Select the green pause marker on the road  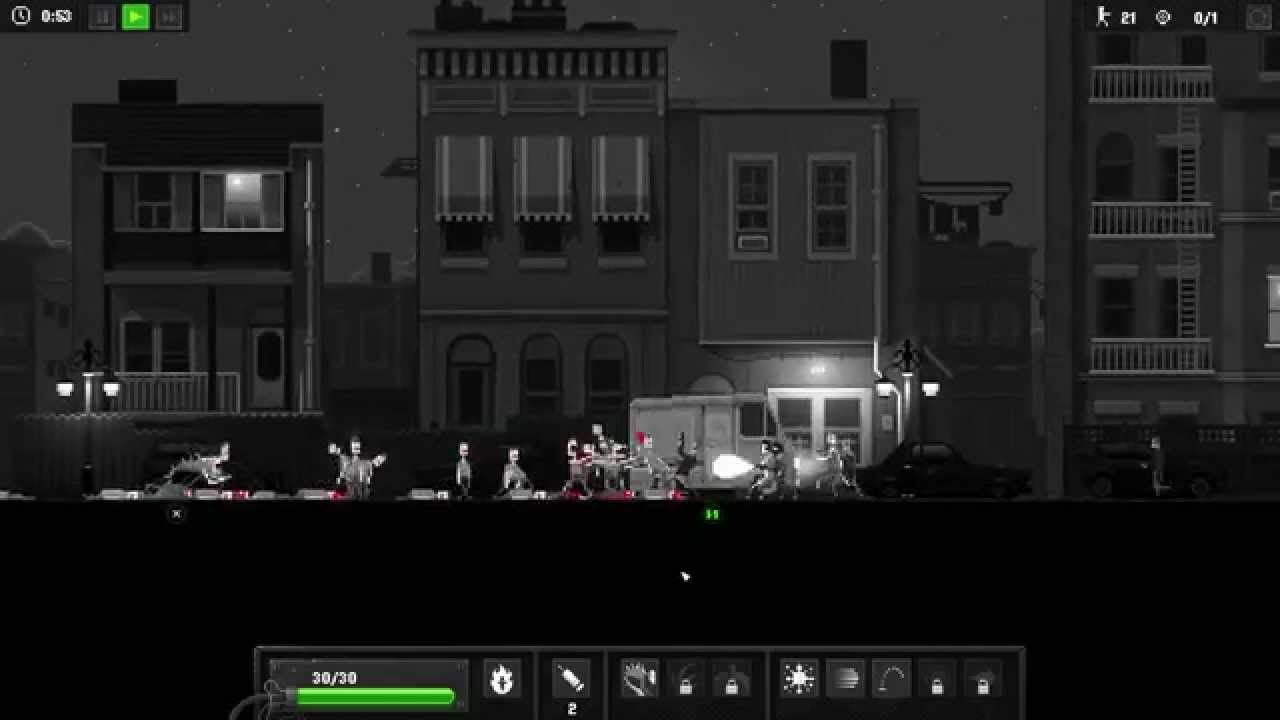pos(711,513)
